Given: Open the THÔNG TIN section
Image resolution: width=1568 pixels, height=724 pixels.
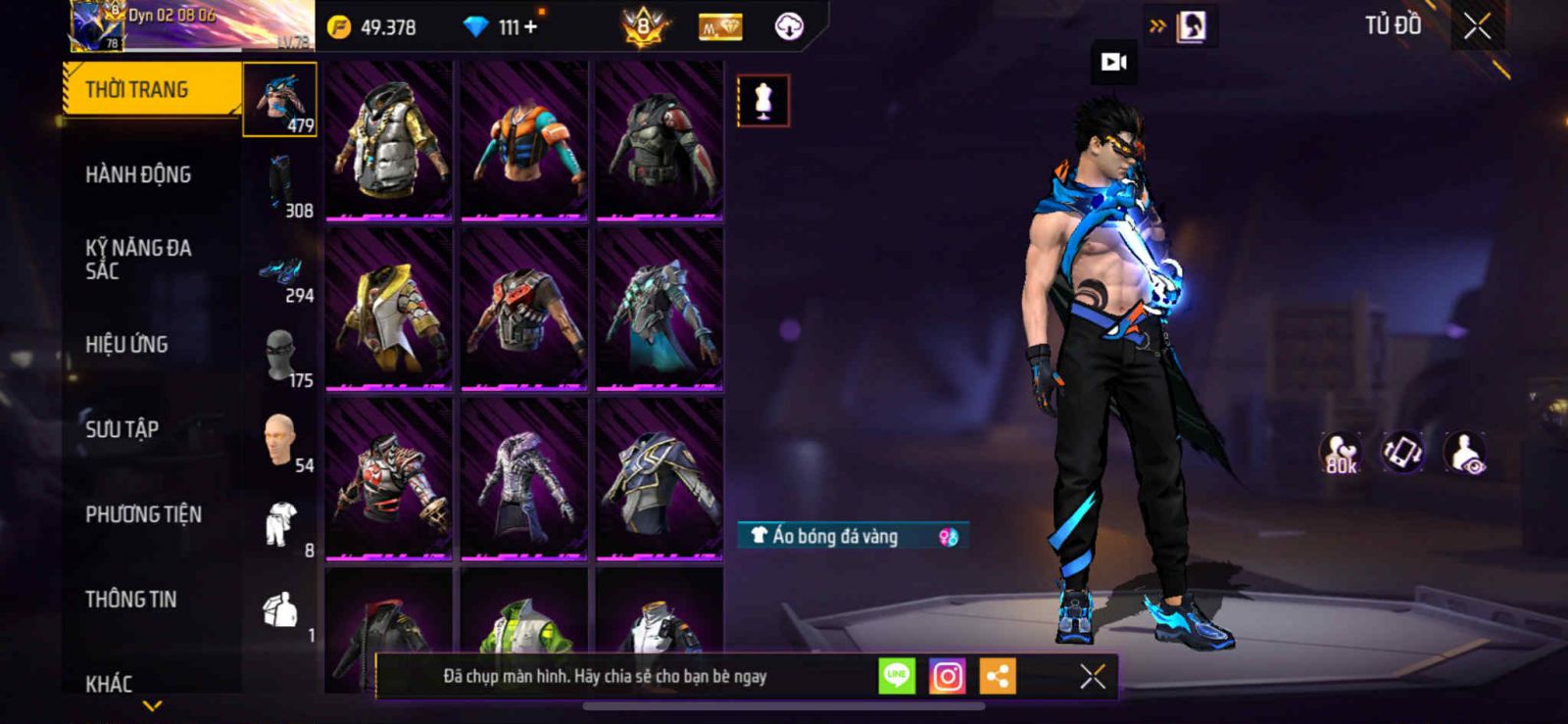Looking at the screenshot, I should [x=130, y=600].
